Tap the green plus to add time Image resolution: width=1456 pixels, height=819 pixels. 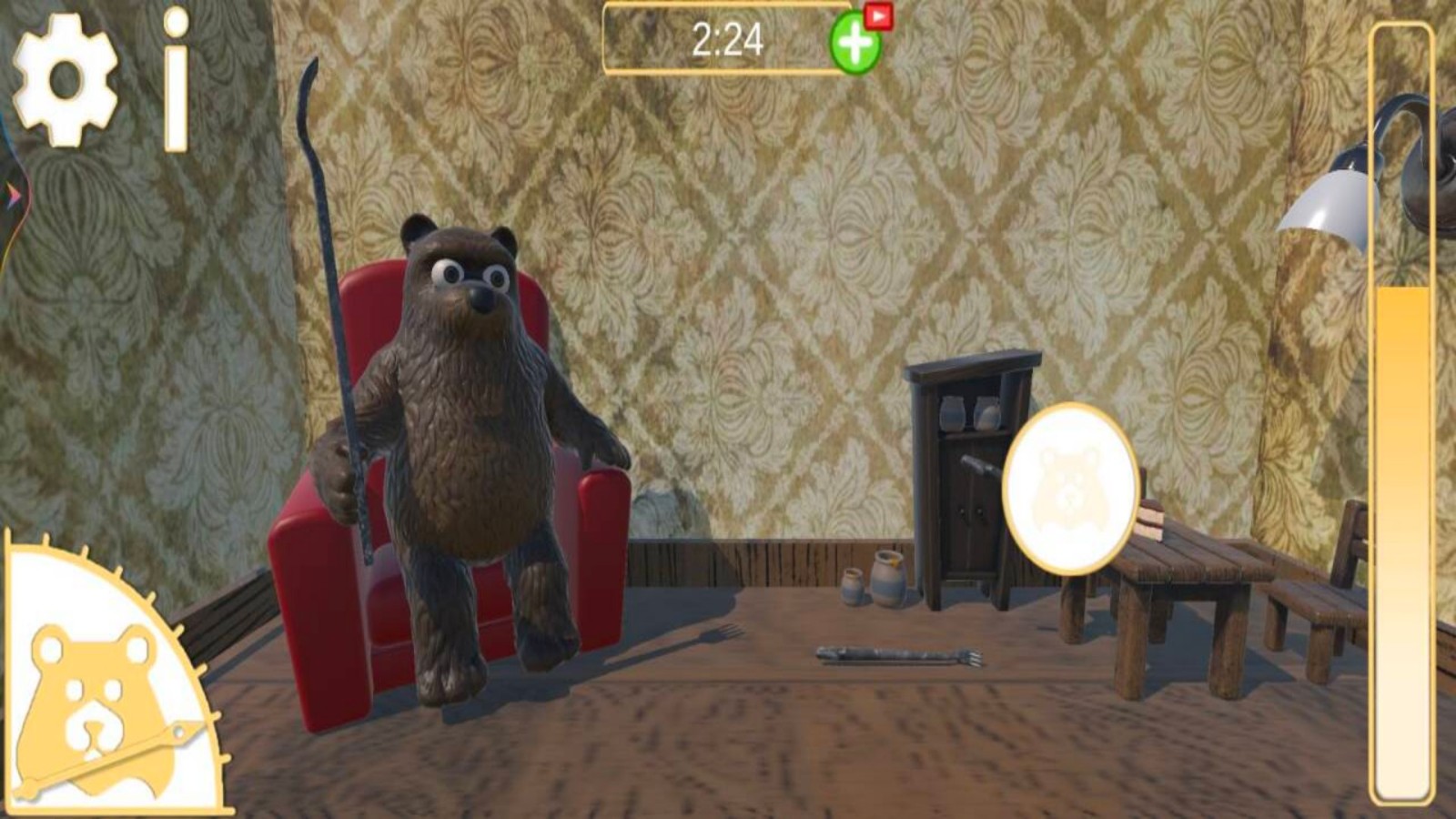[854, 44]
